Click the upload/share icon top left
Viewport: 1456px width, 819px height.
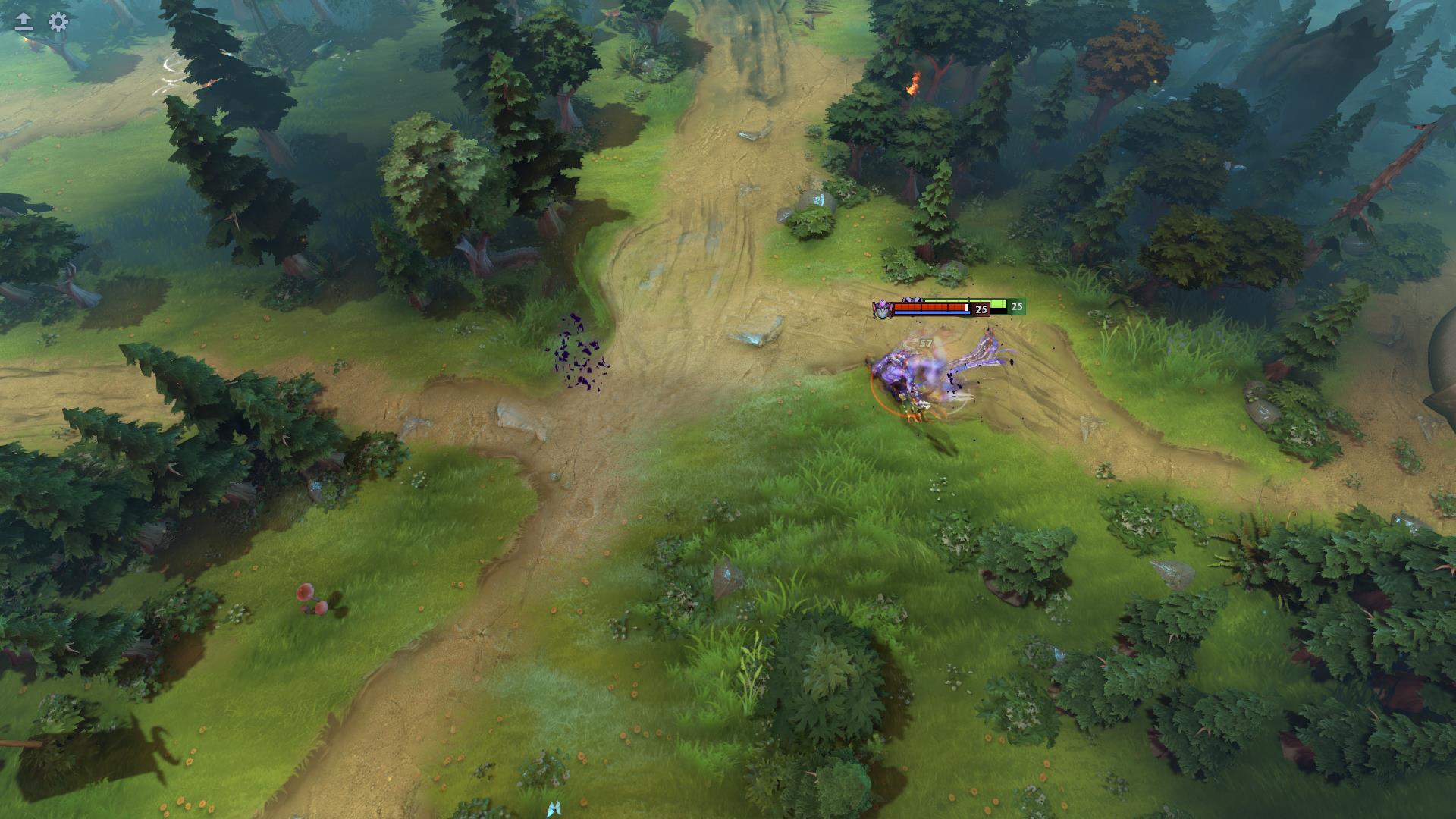click(23, 23)
